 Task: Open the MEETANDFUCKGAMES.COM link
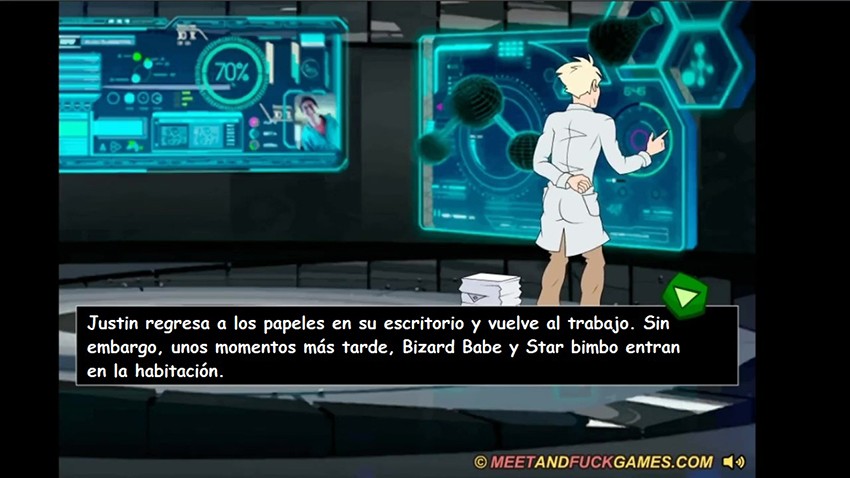tap(594, 462)
